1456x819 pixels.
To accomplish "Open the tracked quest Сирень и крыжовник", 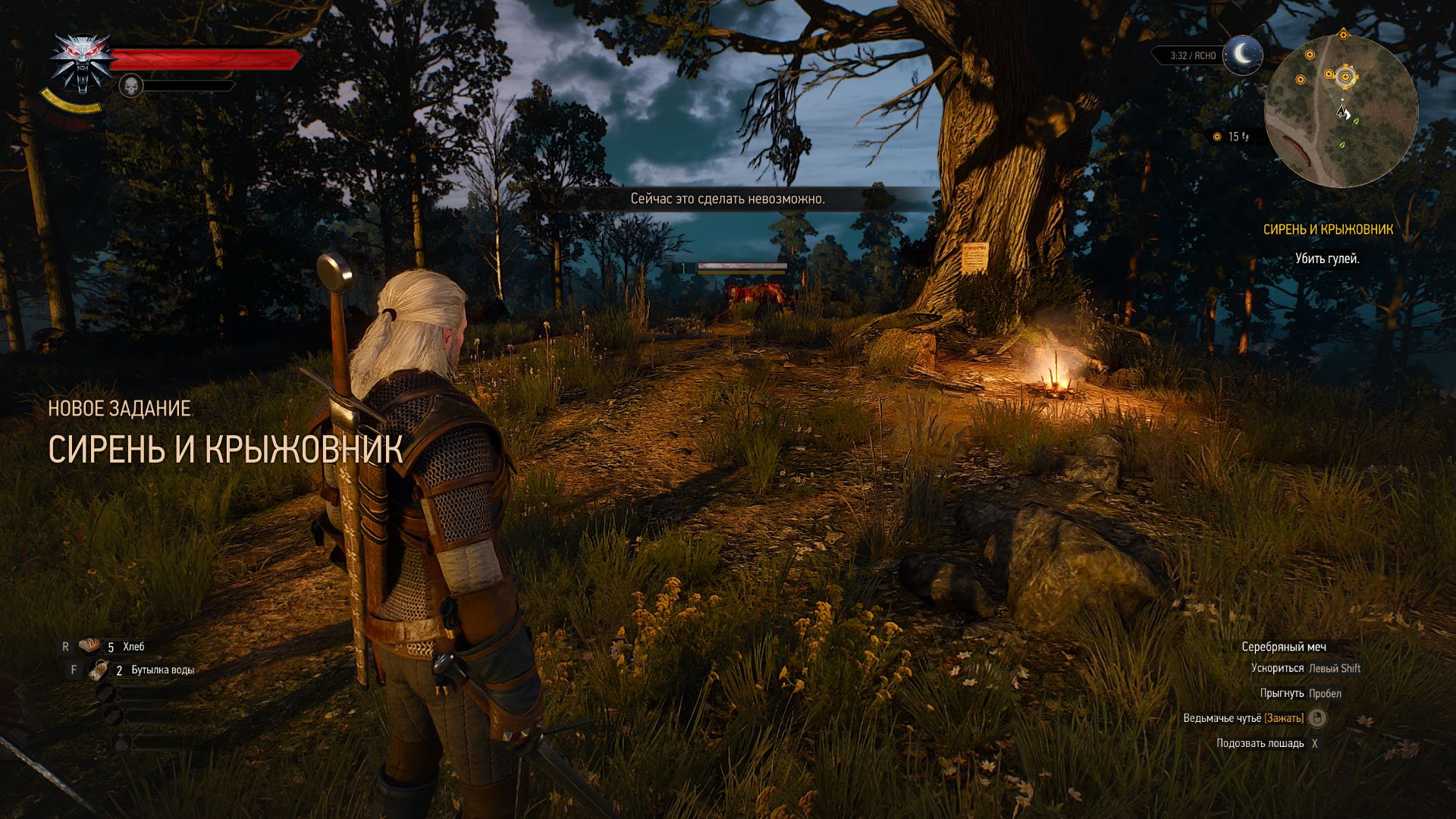I will tap(1328, 229).
